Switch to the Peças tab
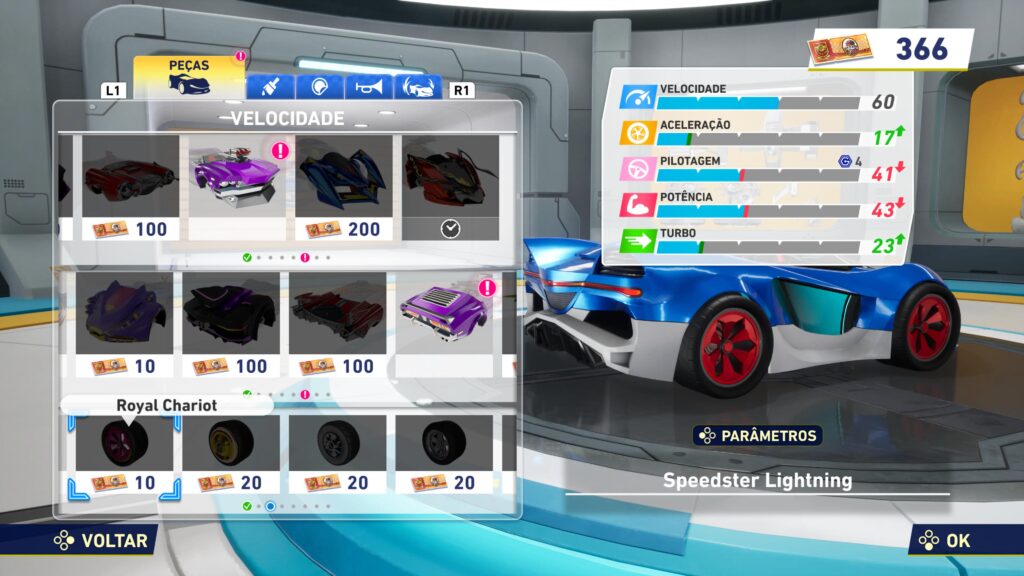 pos(189,76)
